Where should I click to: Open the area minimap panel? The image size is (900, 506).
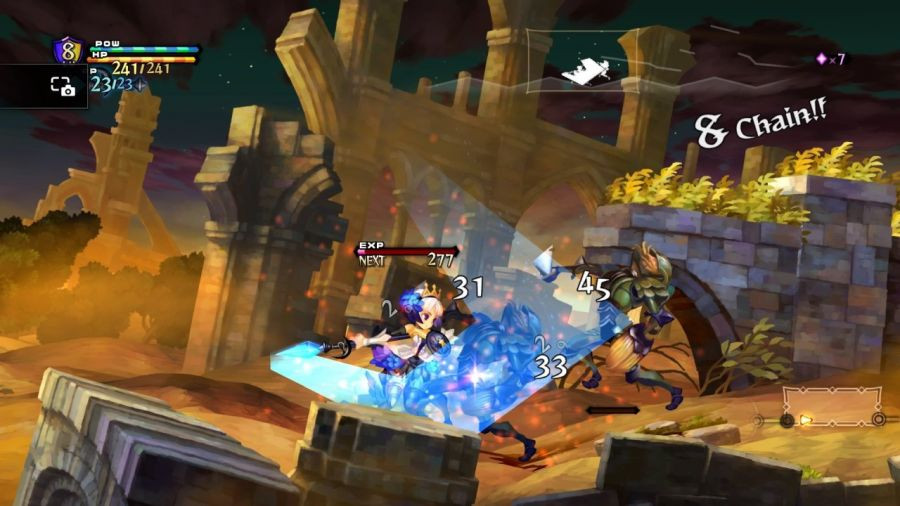point(596,61)
